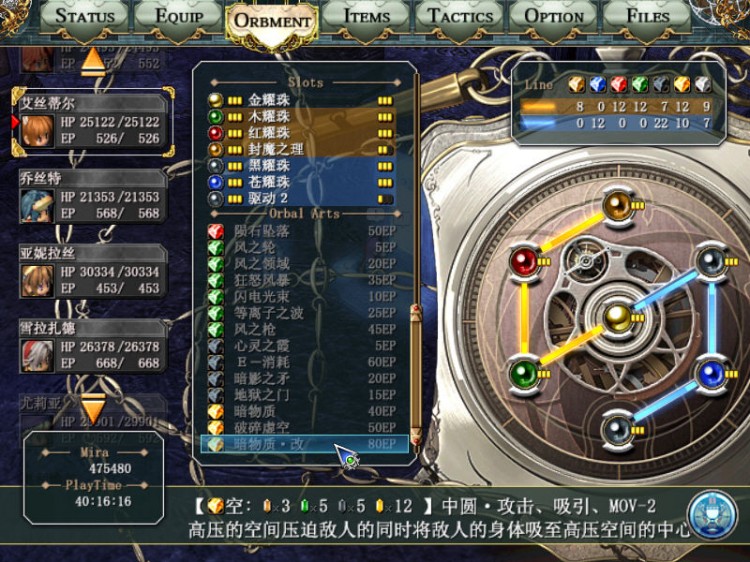750x562 pixels.
Task: Open the Files tab
Action: (648, 16)
